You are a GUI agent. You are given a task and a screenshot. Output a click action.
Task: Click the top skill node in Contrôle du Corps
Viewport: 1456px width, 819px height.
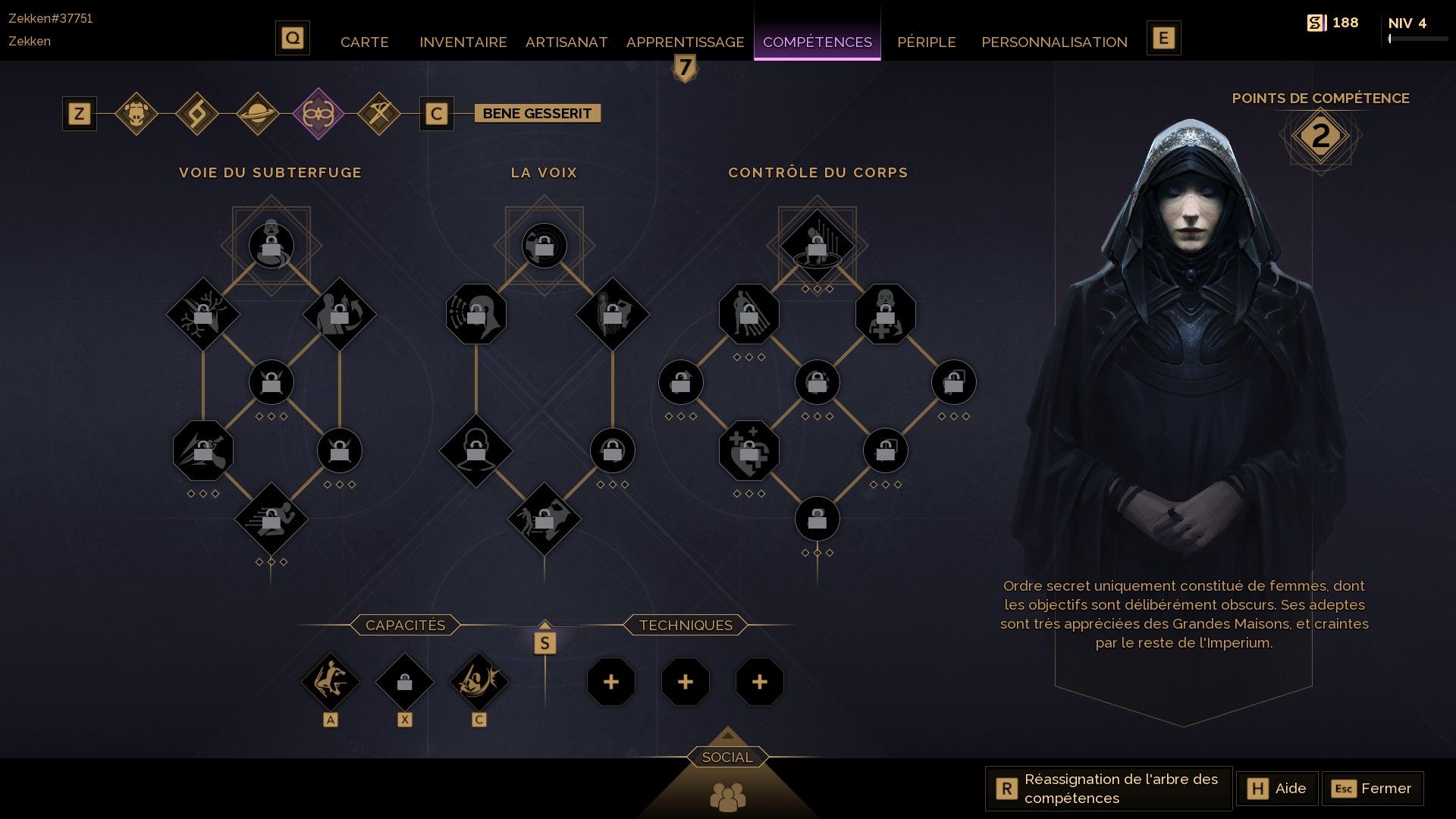pos(817,245)
